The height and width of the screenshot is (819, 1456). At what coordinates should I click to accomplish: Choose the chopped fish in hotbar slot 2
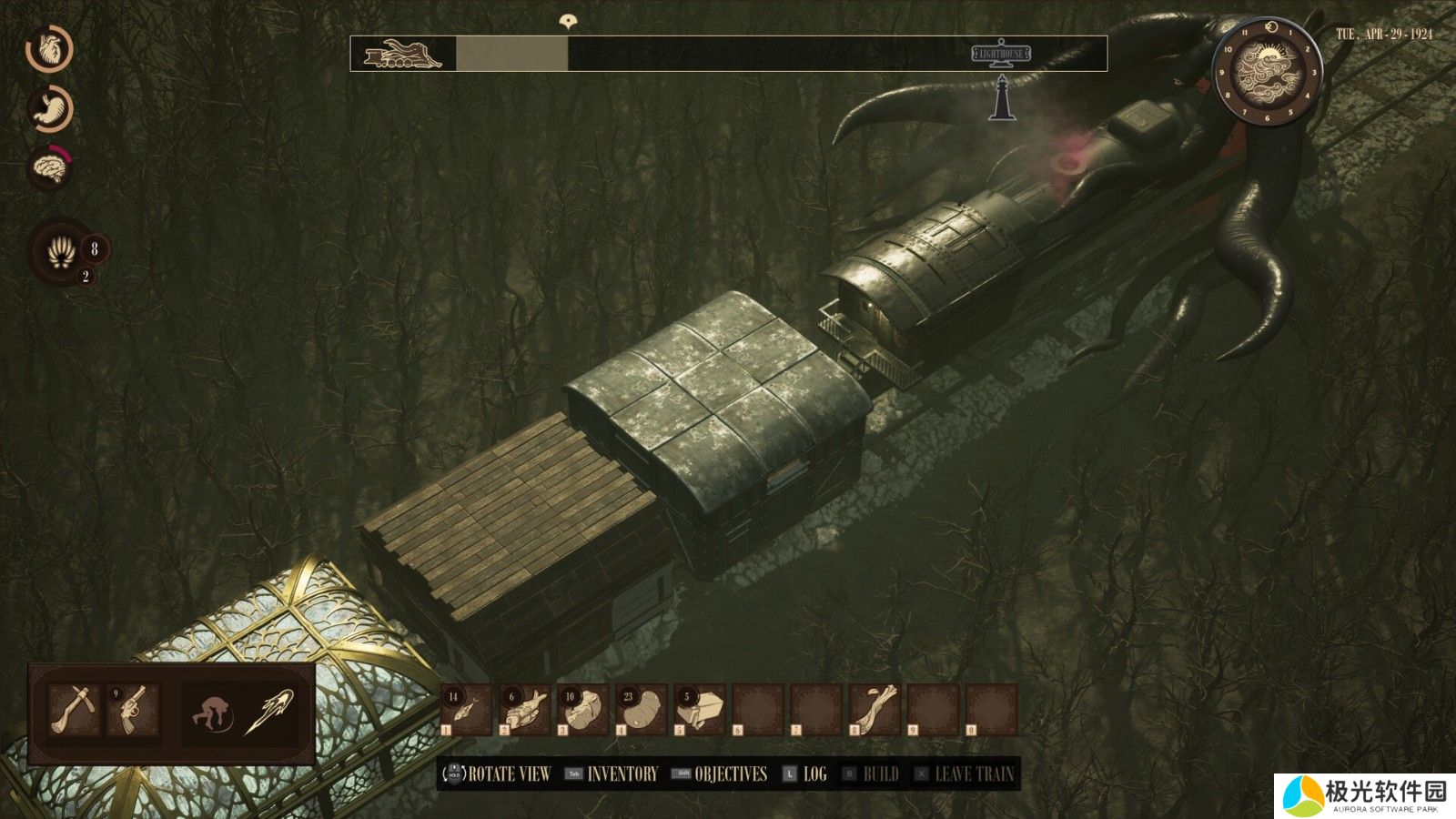[x=525, y=710]
